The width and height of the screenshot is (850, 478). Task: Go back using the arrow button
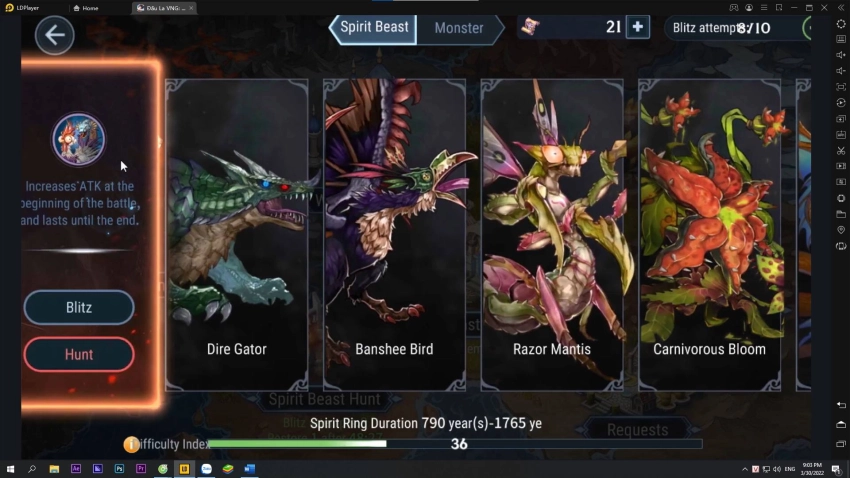point(54,36)
